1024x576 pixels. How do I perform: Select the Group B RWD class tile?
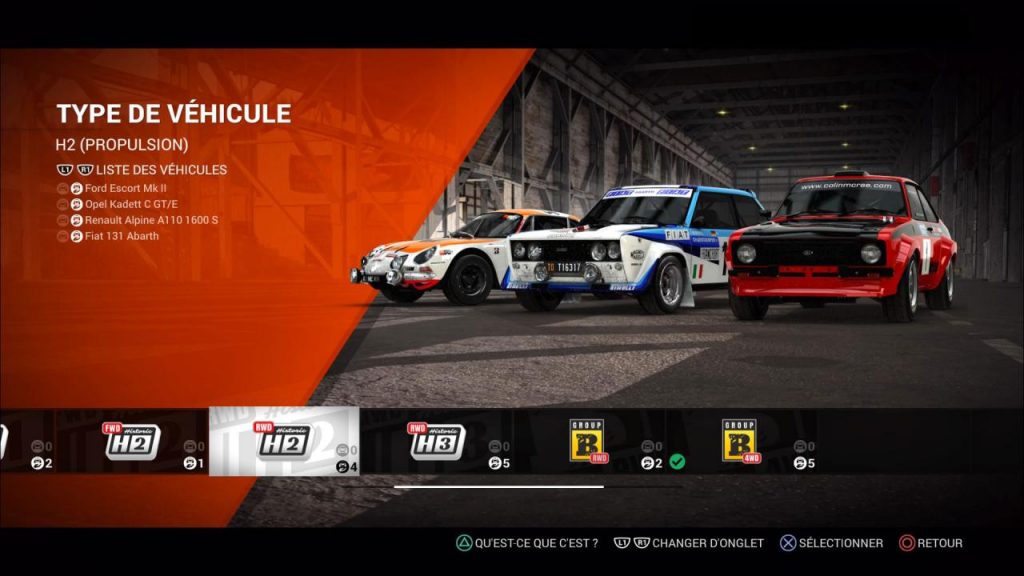coord(588,441)
